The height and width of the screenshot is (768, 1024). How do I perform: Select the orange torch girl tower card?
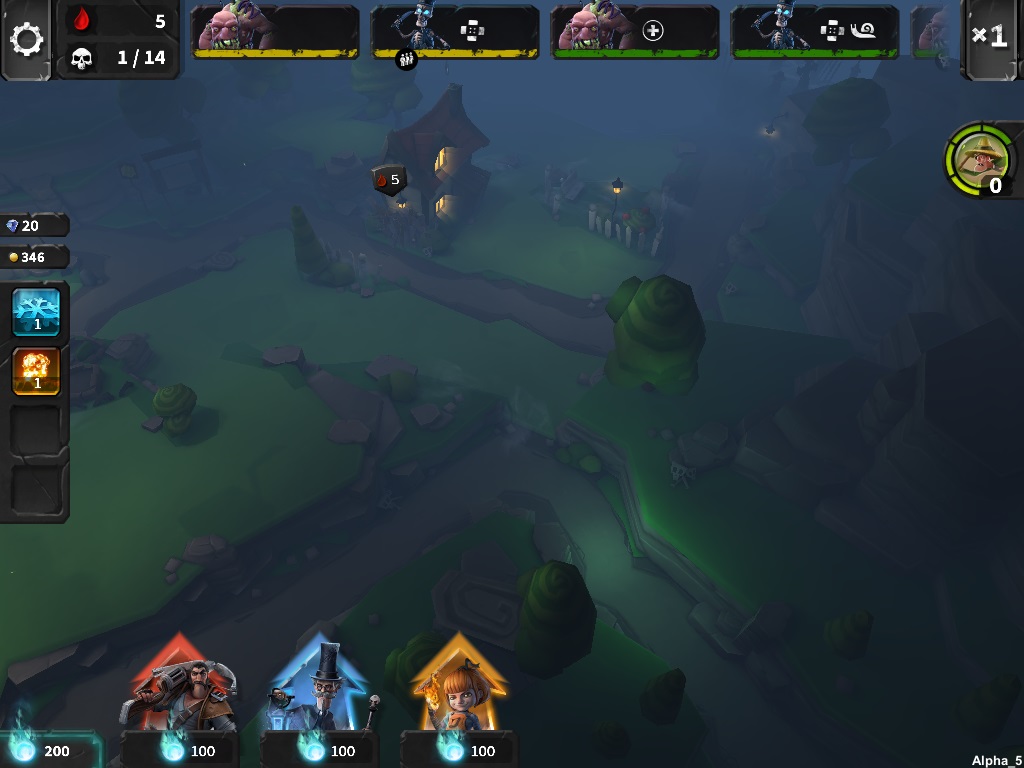point(459,687)
